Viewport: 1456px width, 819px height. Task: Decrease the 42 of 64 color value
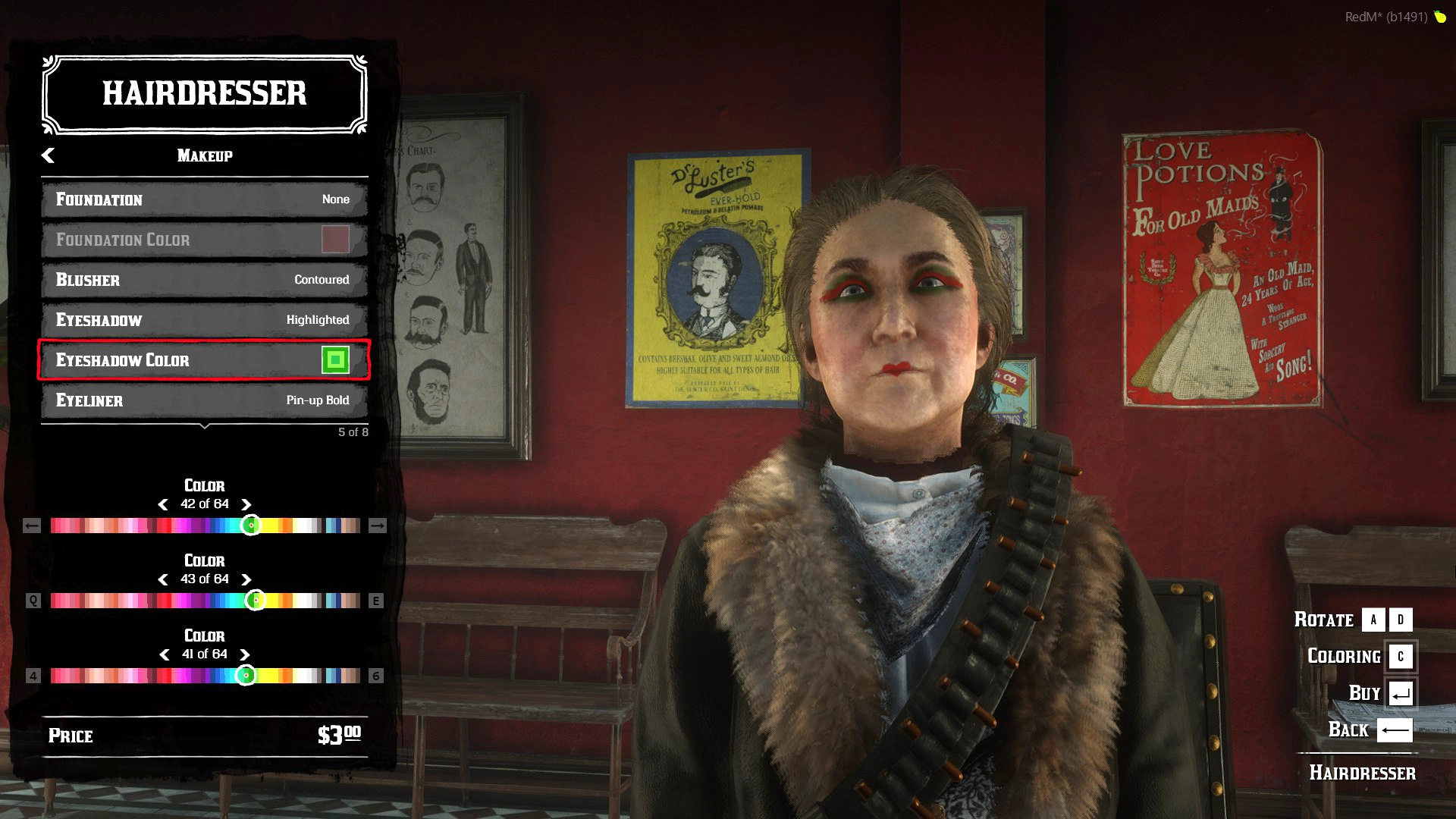tap(163, 504)
